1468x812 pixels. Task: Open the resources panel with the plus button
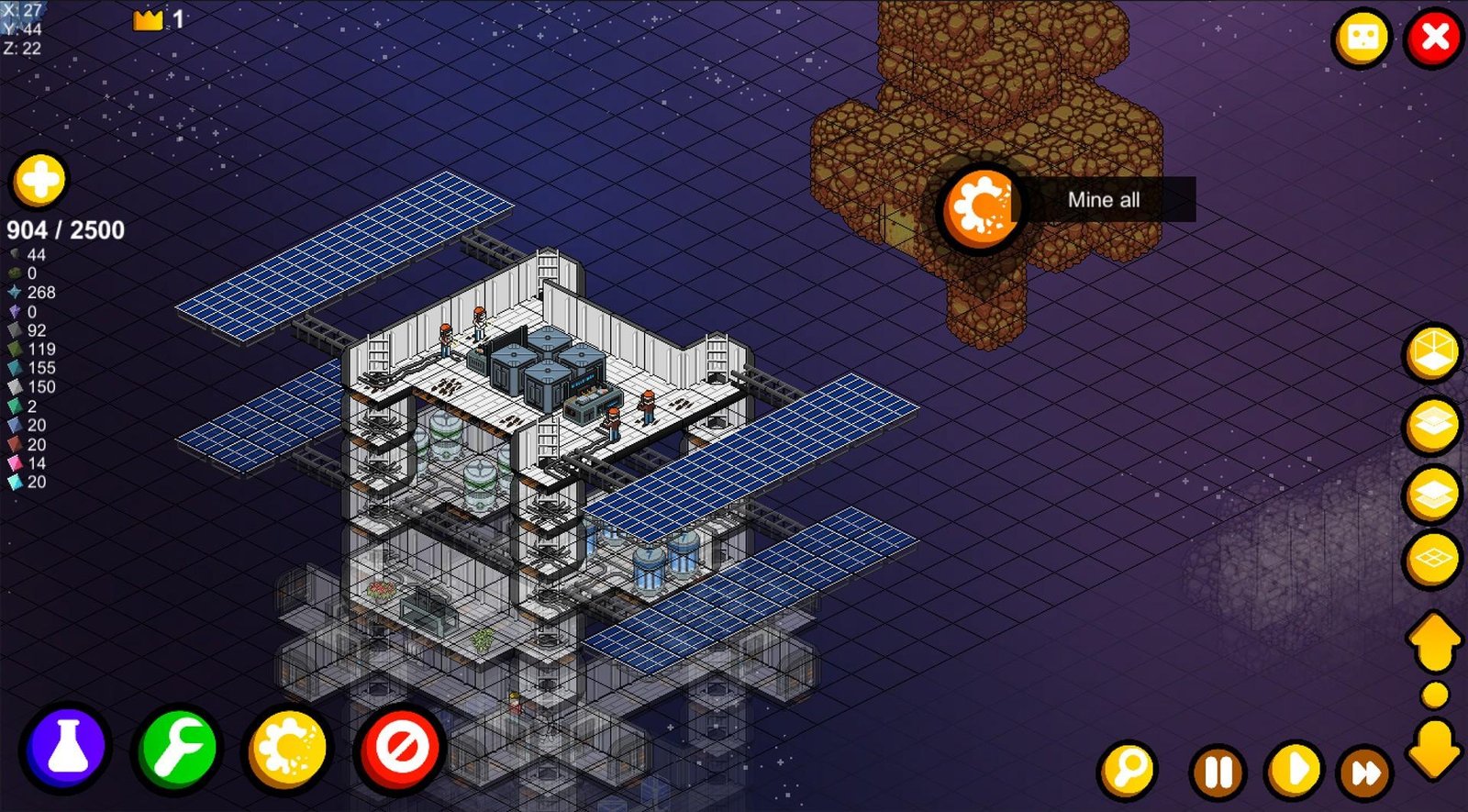coord(39,180)
